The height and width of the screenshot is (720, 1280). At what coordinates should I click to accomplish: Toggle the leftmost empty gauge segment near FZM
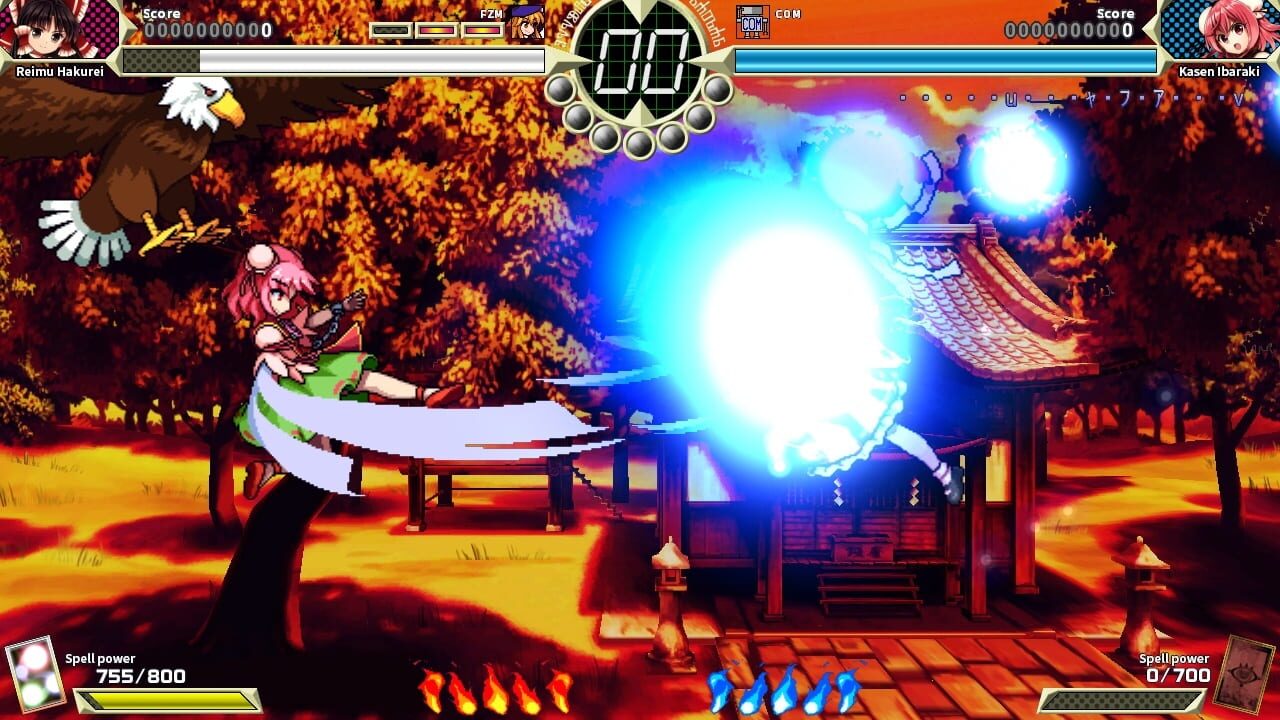point(390,29)
